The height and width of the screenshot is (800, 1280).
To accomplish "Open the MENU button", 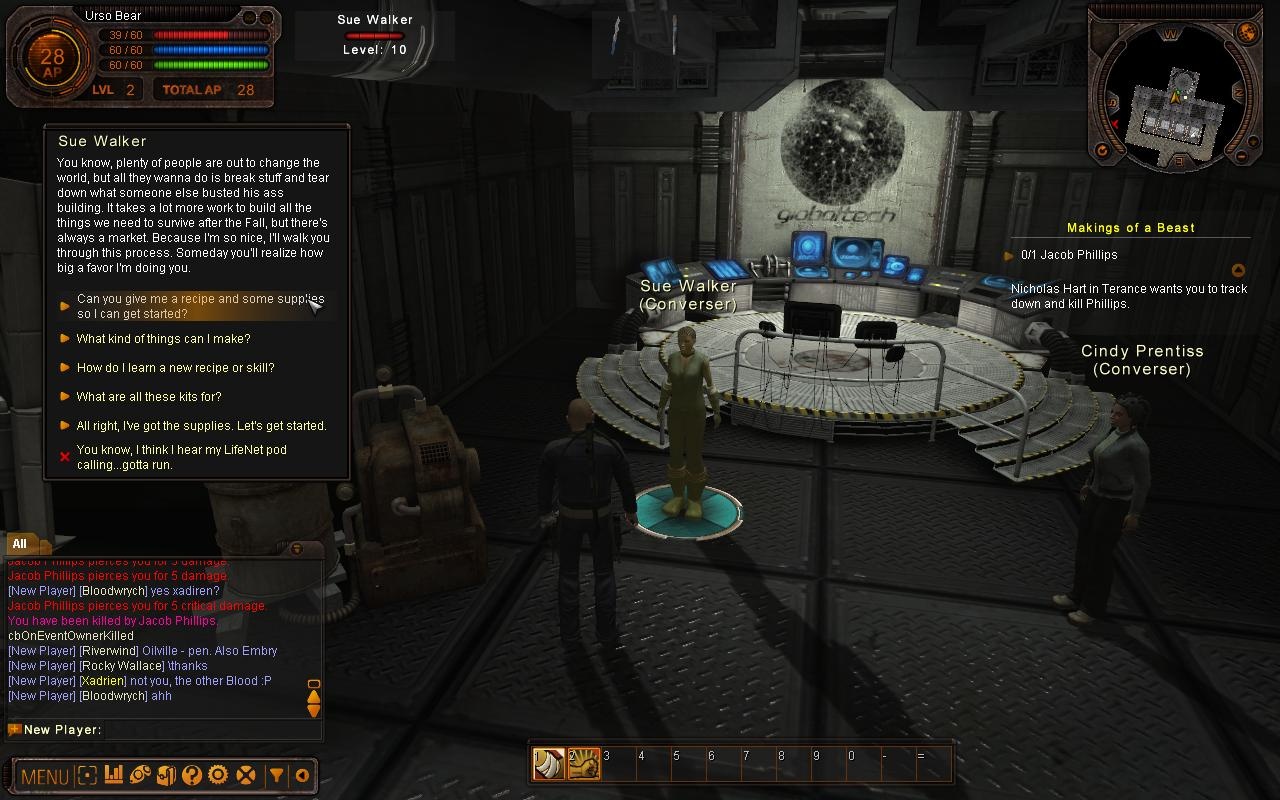I will click(44, 776).
